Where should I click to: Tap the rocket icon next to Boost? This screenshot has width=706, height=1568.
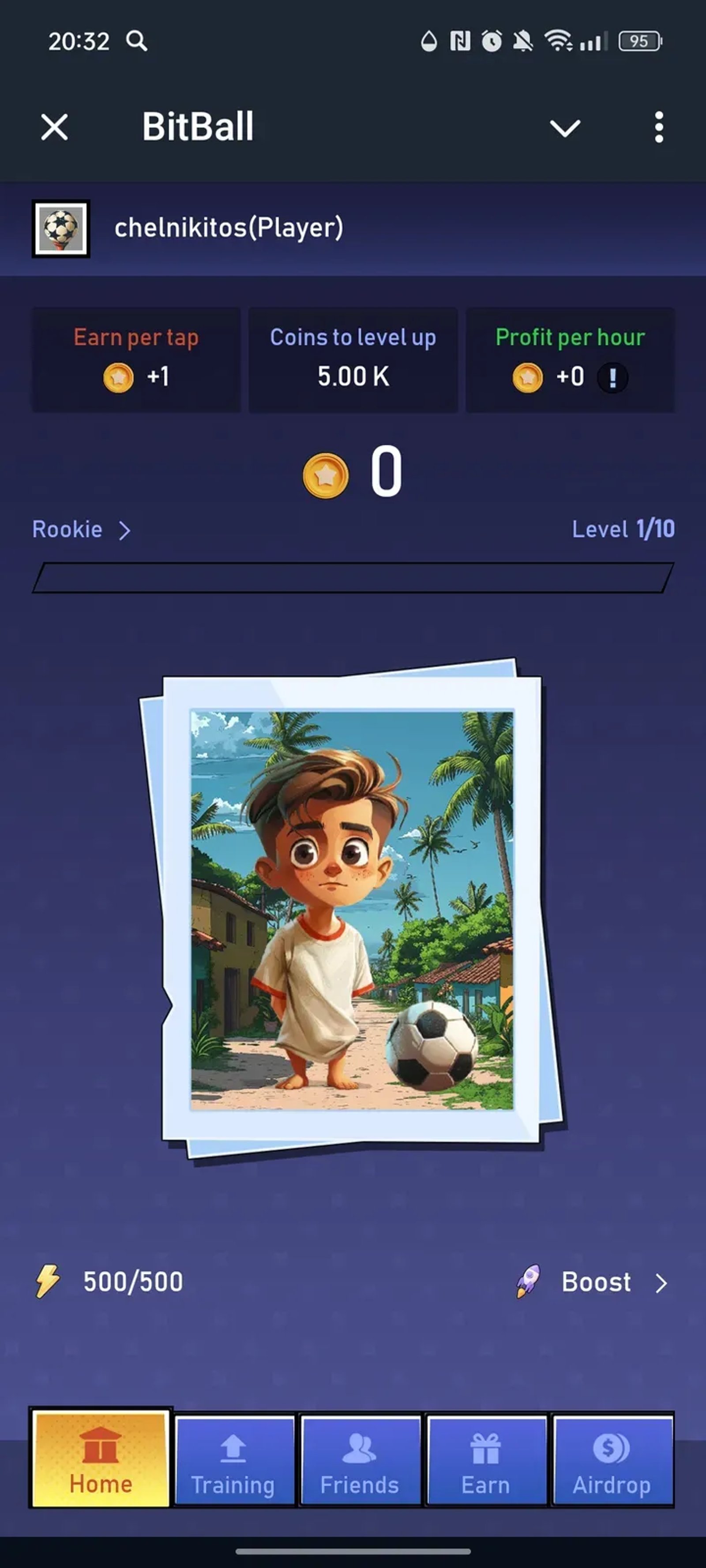pyautogui.click(x=529, y=1282)
